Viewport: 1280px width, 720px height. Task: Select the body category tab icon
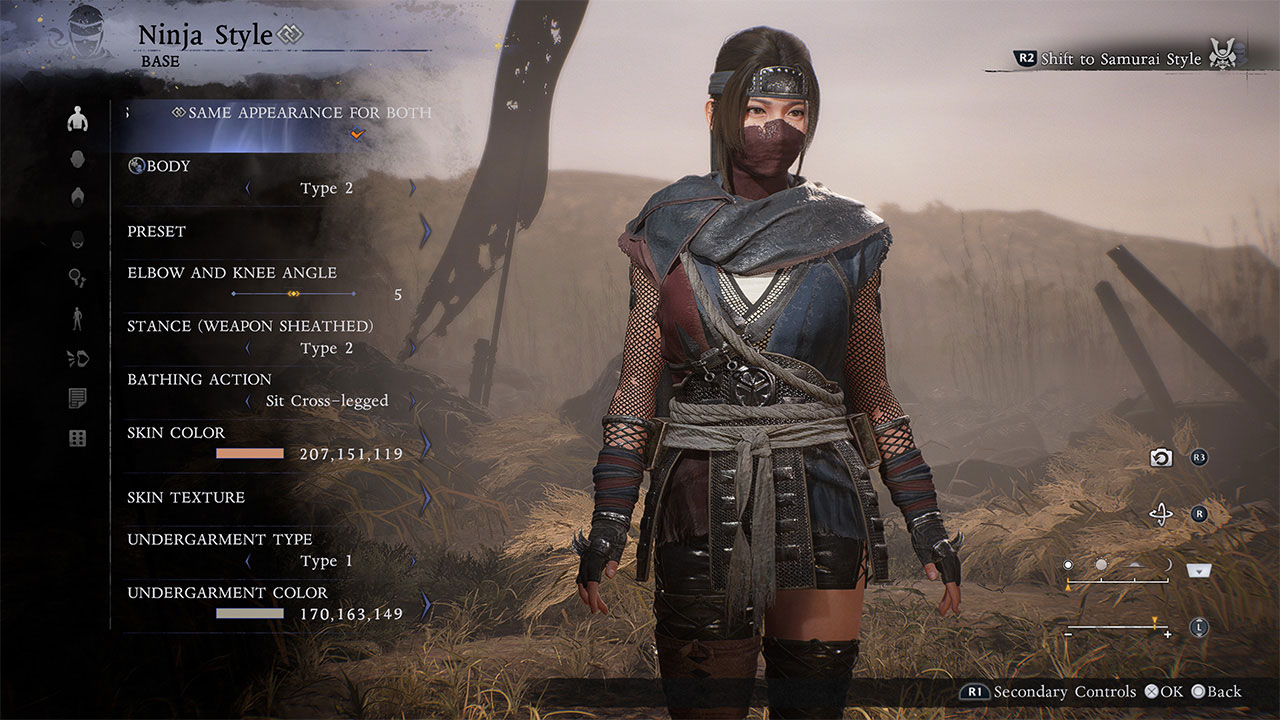(78, 120)
